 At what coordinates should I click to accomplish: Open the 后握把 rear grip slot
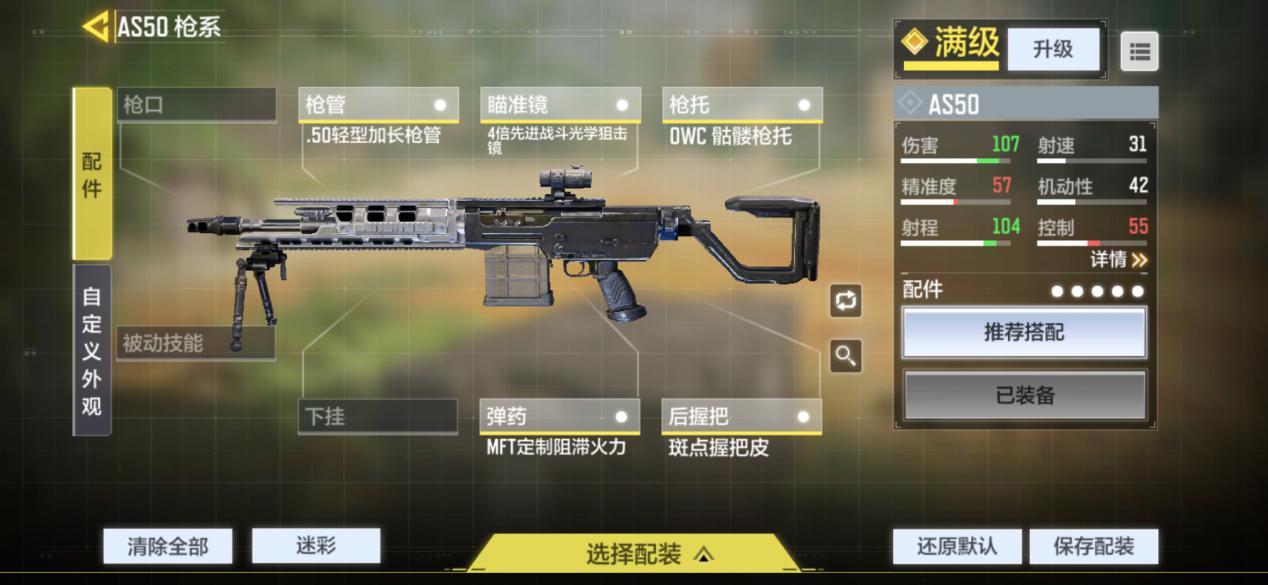pos(741,416)
